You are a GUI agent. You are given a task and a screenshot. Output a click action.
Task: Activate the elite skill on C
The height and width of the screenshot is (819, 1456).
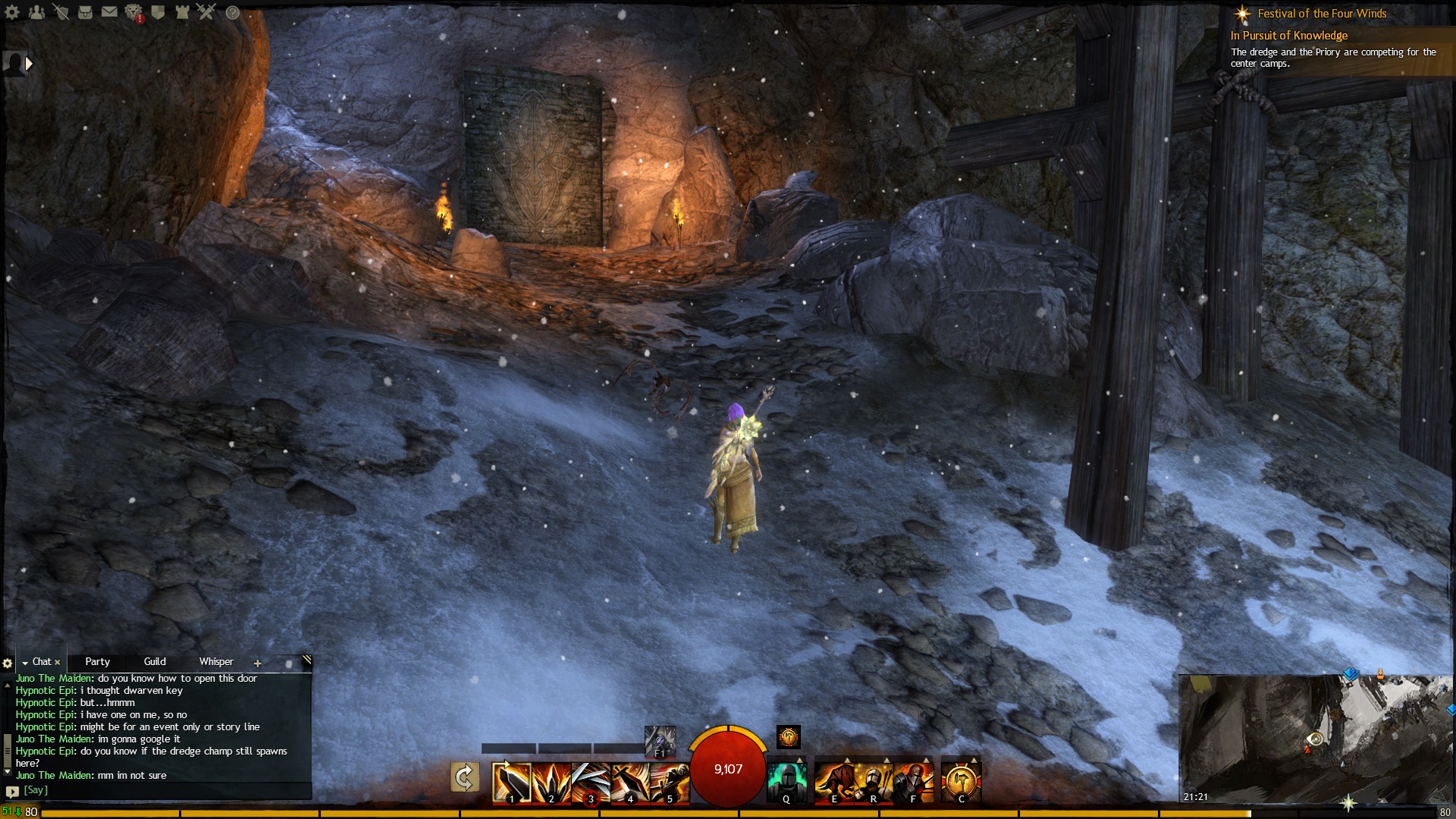tap(962, 781)
